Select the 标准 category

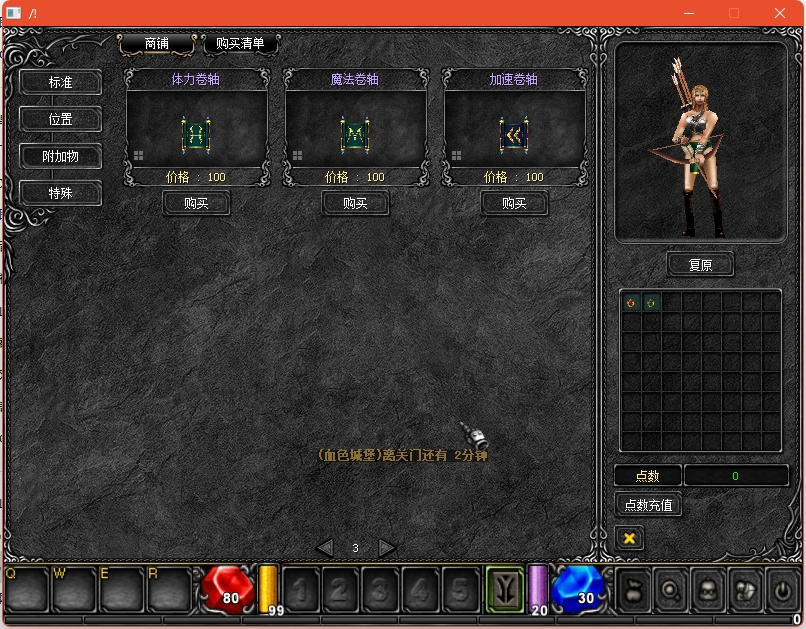tap(61, 82)
